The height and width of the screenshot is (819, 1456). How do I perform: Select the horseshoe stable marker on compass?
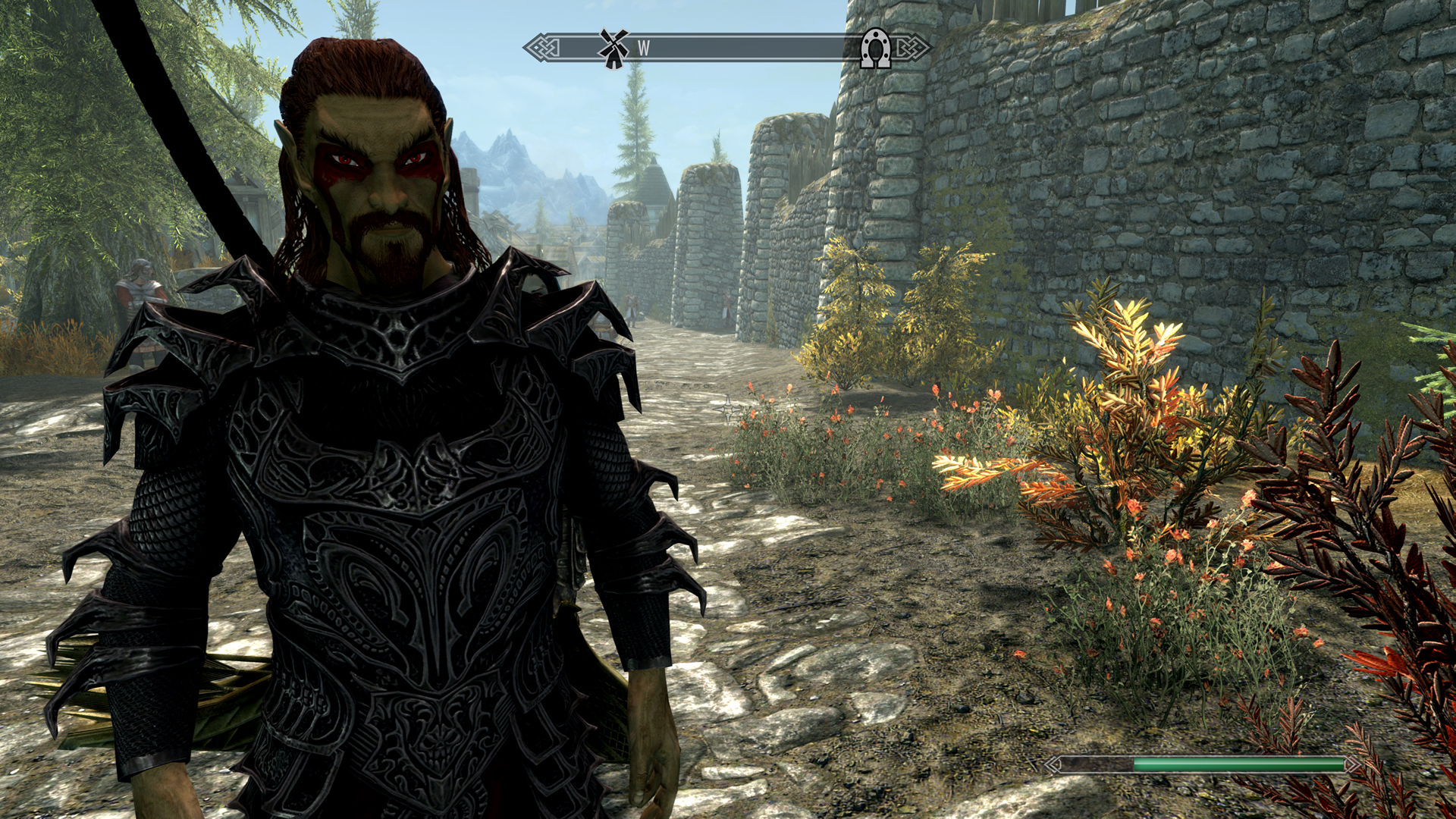[875, 49]
